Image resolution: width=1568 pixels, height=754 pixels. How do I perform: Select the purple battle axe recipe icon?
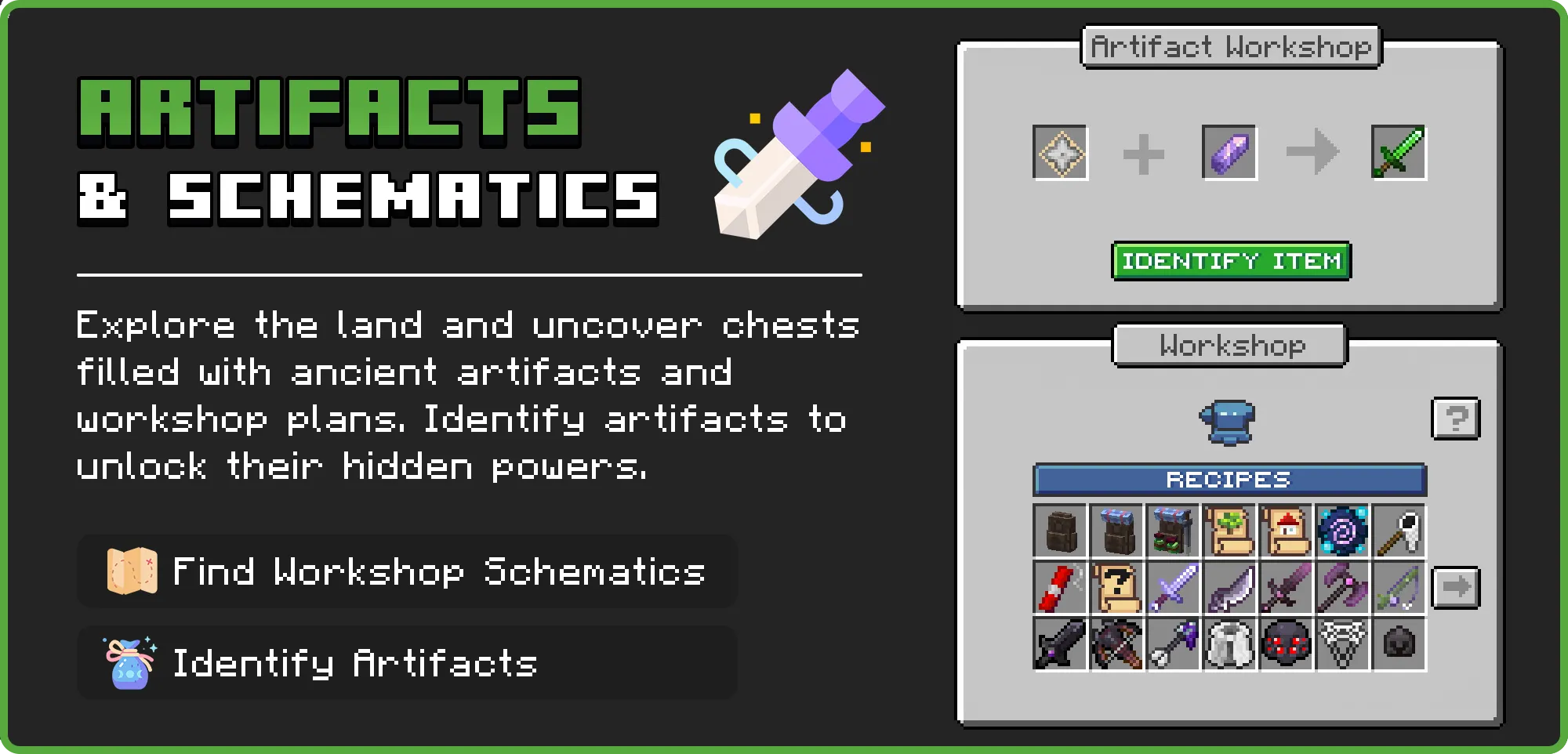tap(1345, 586)
